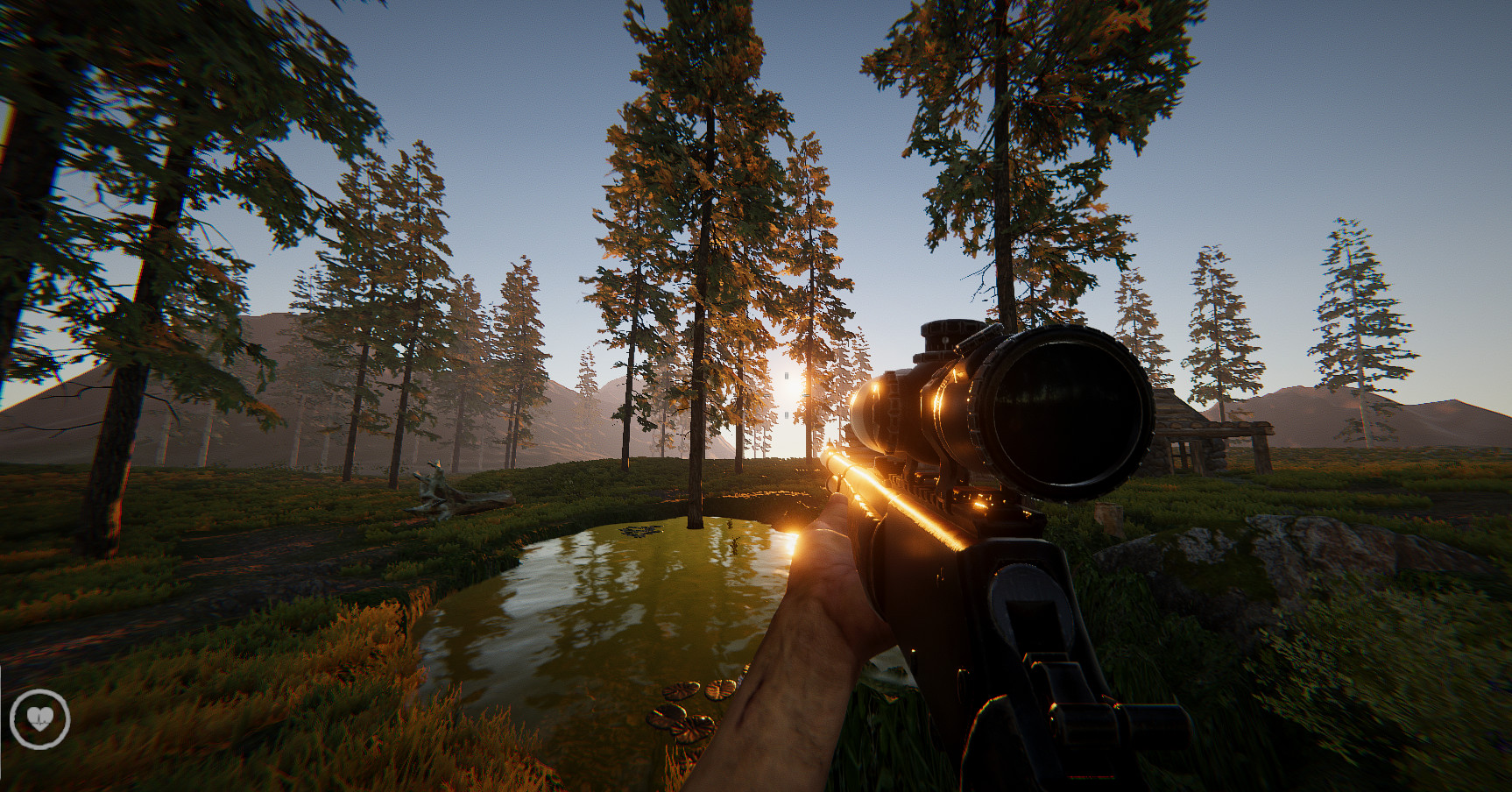Click the heartbeat line inside the health icon
Image resolution: width=1512 pixels, height=792 pixels.
point(41,721)
